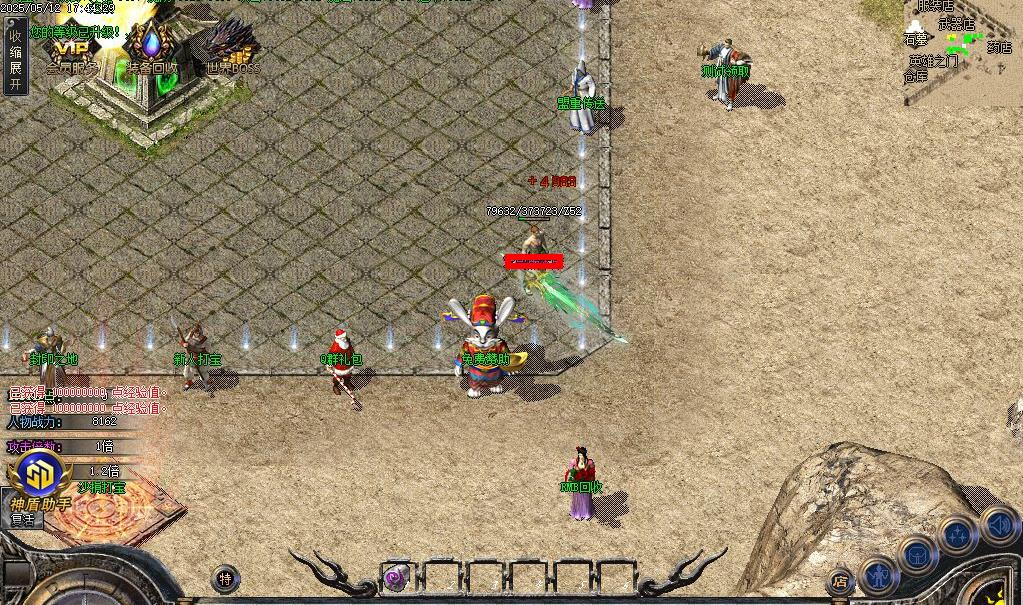Click the round 特 button
1023x605 pixels.
pyautogui.click(x=226, y=578)
